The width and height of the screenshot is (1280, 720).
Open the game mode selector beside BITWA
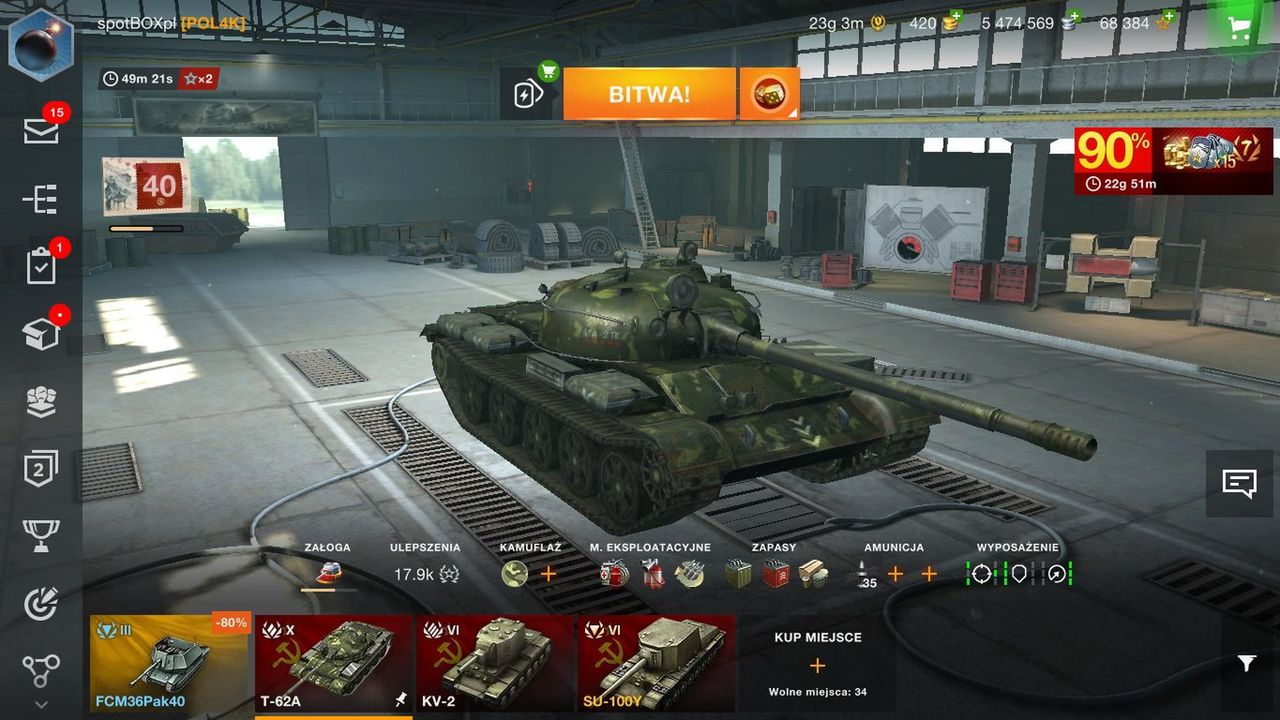tap(769, 94)
